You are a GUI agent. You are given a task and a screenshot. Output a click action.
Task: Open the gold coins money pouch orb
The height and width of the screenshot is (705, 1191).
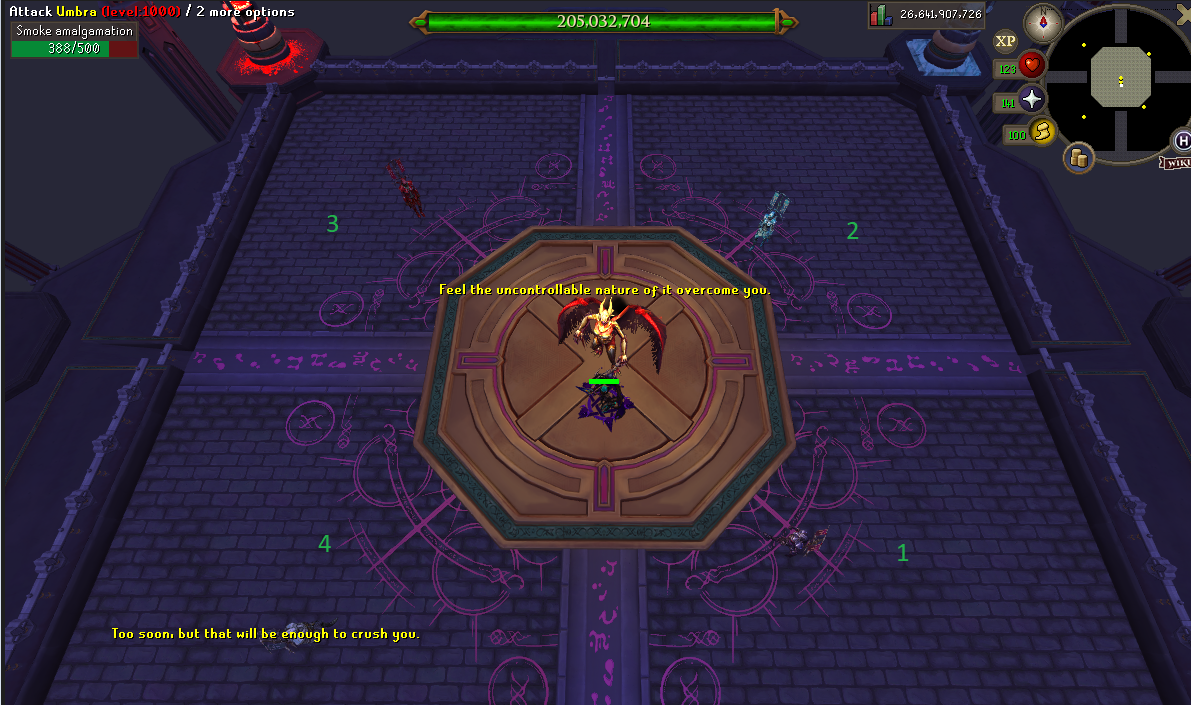pyautogui.click(x=1079, y=157)
